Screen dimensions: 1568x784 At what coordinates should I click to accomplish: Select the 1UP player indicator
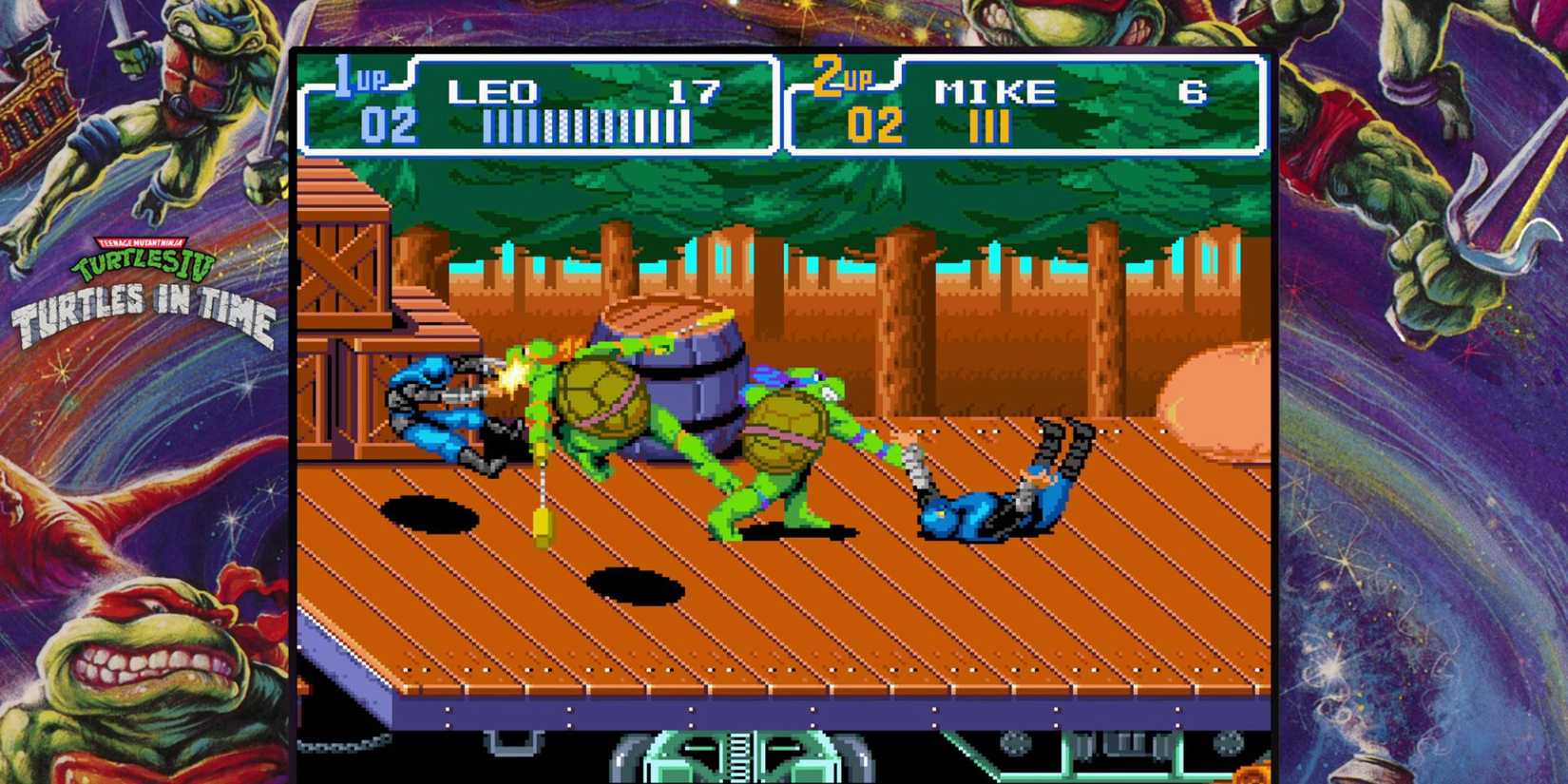[359, 82]
